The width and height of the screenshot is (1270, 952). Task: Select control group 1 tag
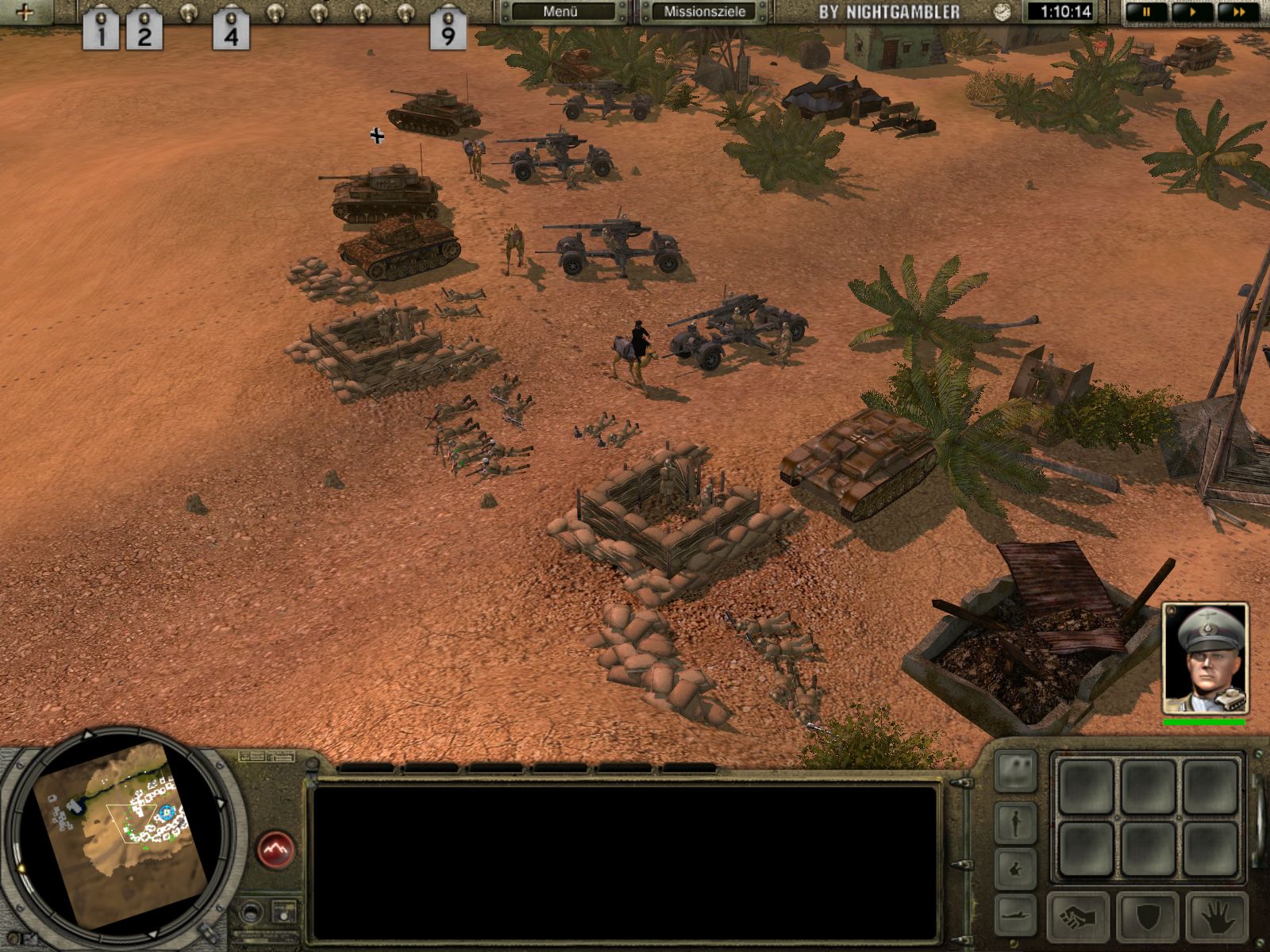pyautogui.click(x=102, y=32)
